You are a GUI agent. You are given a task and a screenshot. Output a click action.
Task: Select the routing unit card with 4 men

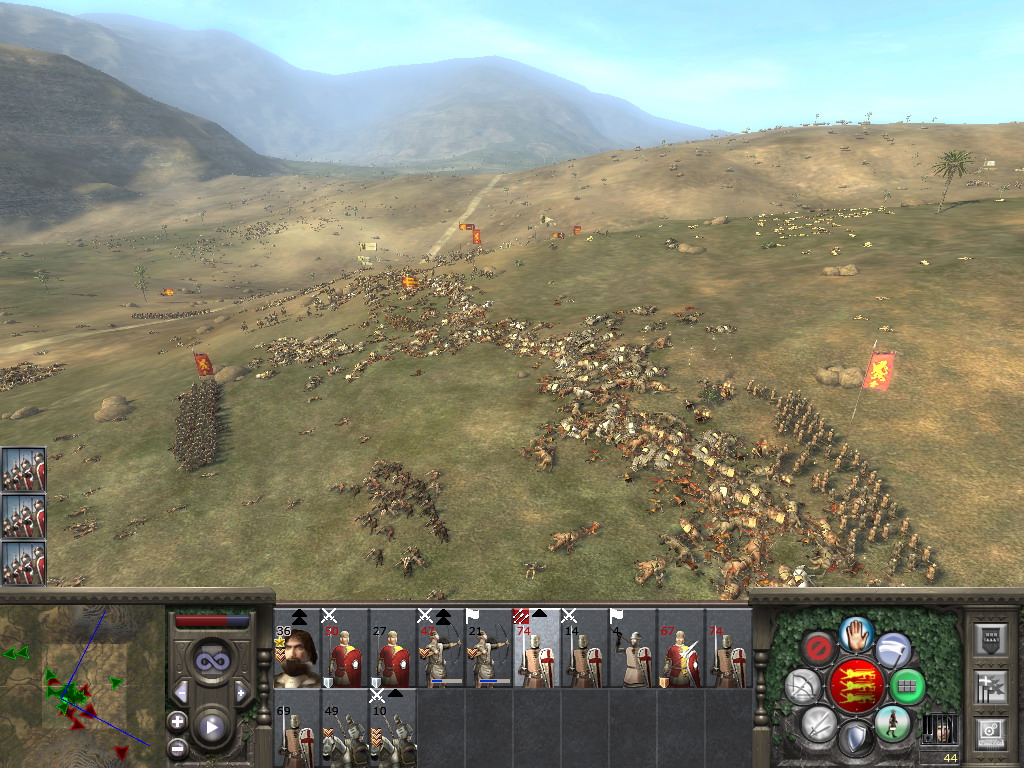click(x=633, y=651)
